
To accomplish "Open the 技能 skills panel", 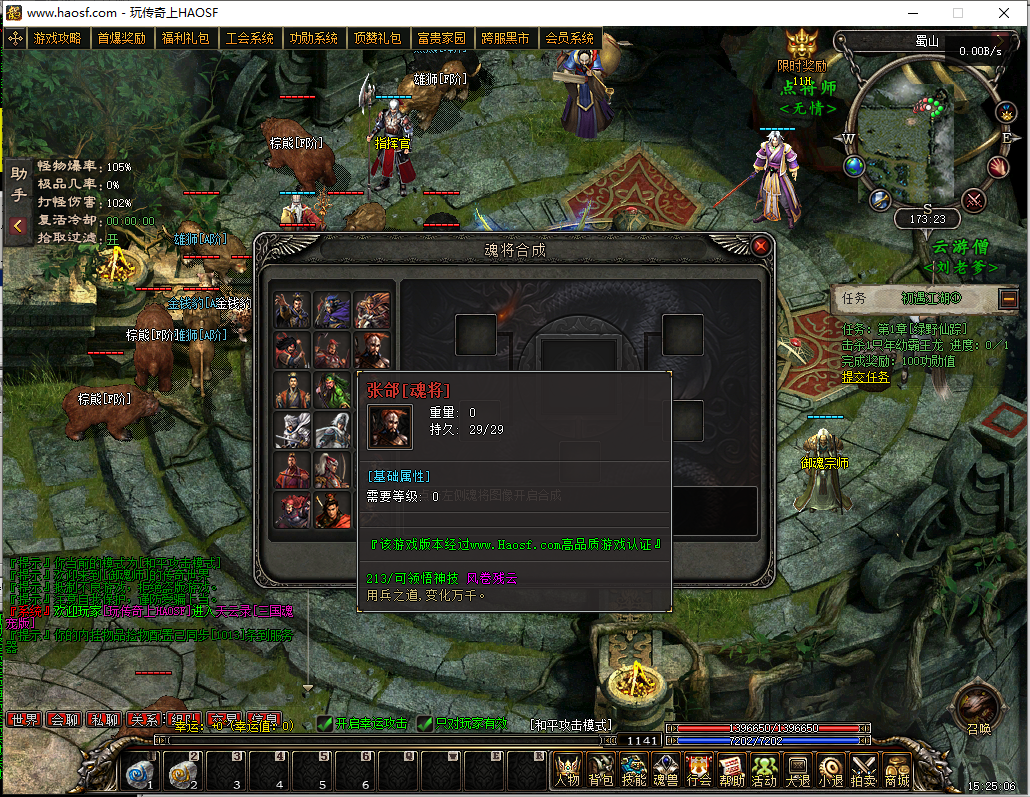I will click(633, 770).
